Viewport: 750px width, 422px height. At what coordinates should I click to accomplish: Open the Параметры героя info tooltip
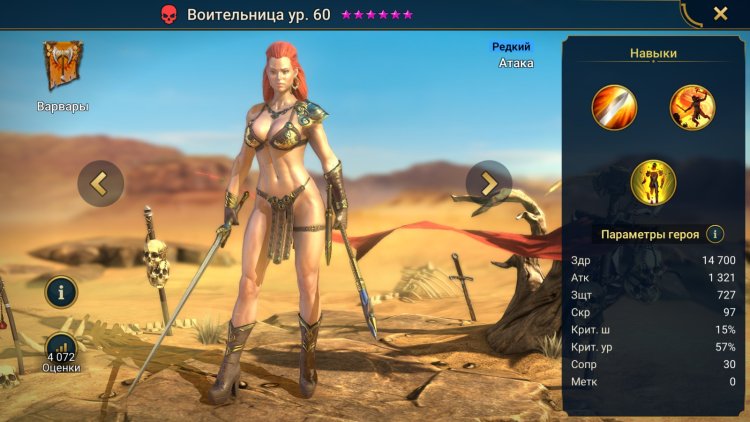[x=715, y=234]
